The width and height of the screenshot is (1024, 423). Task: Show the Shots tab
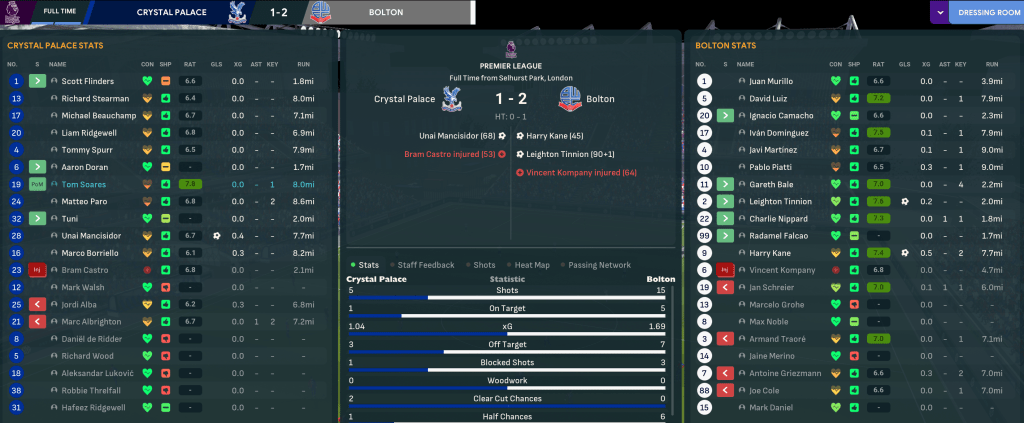(x=484, y=265)
